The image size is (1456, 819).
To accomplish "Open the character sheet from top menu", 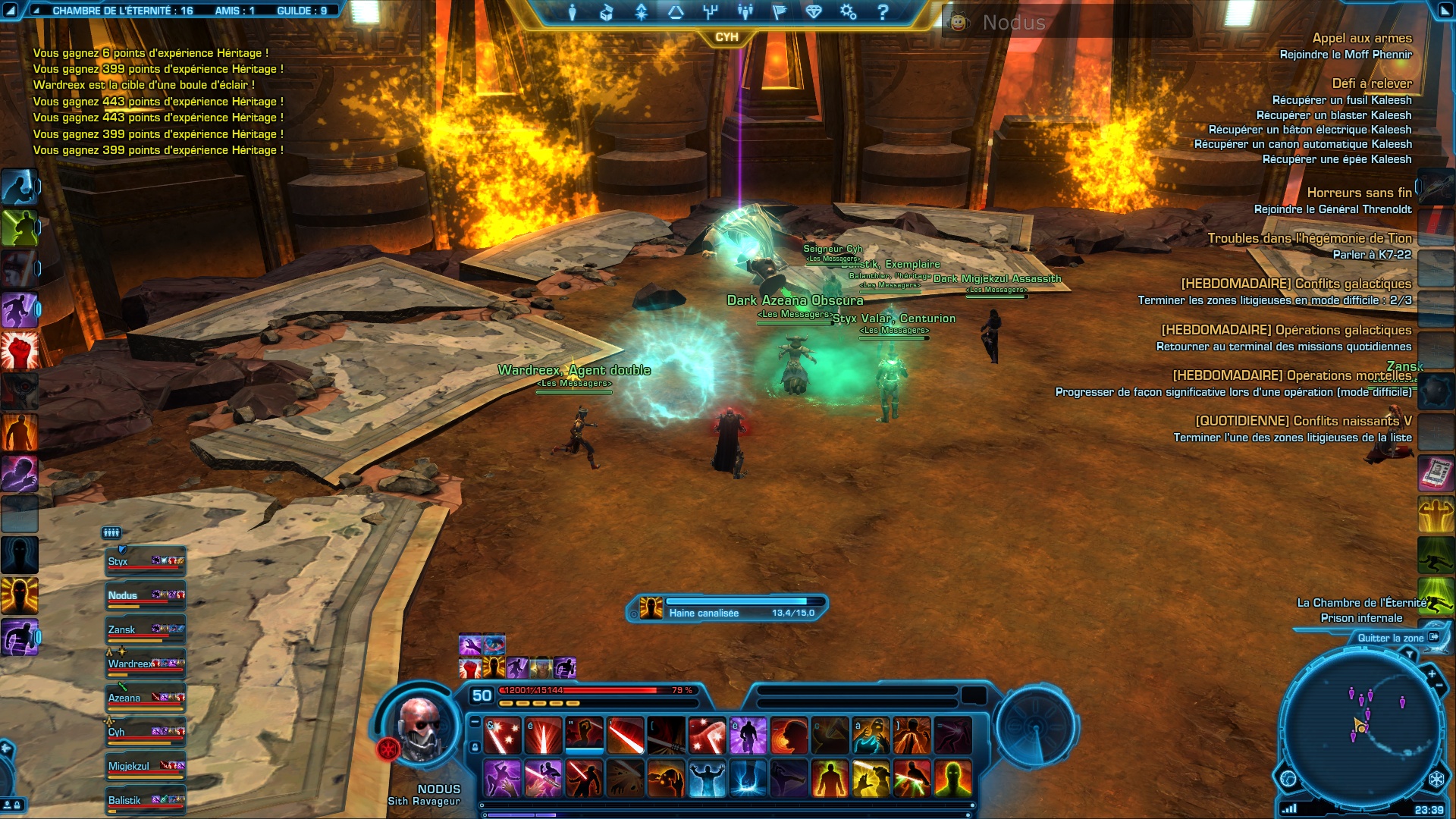I will coord(573,12).
